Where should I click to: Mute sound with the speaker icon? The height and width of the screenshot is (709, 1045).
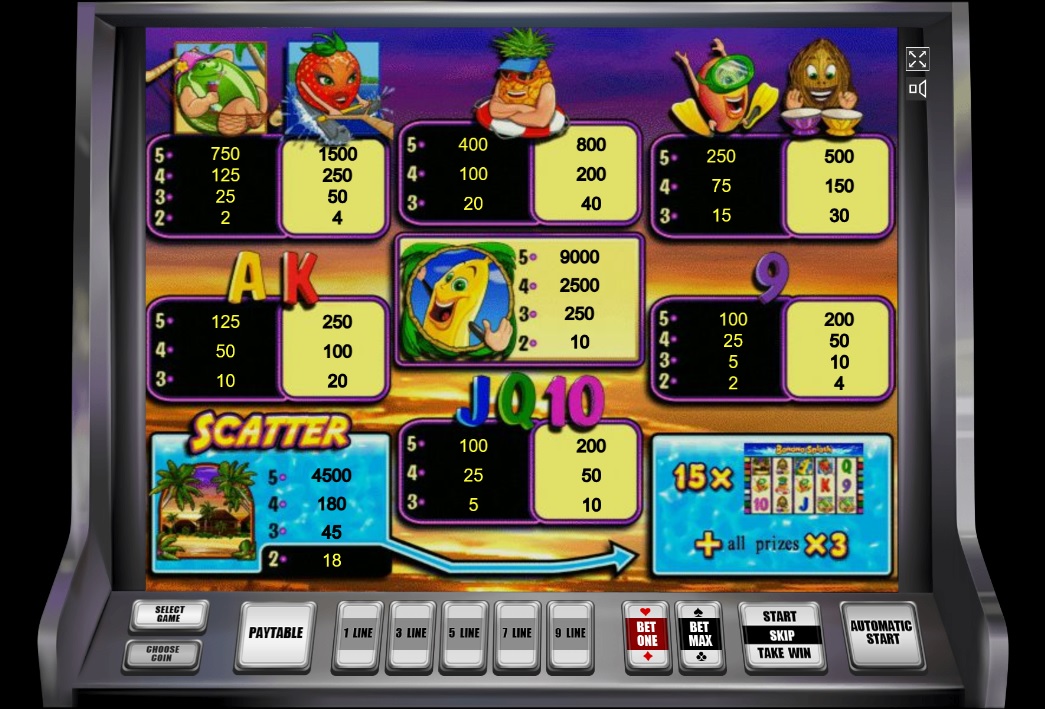(x=917, y=89)
